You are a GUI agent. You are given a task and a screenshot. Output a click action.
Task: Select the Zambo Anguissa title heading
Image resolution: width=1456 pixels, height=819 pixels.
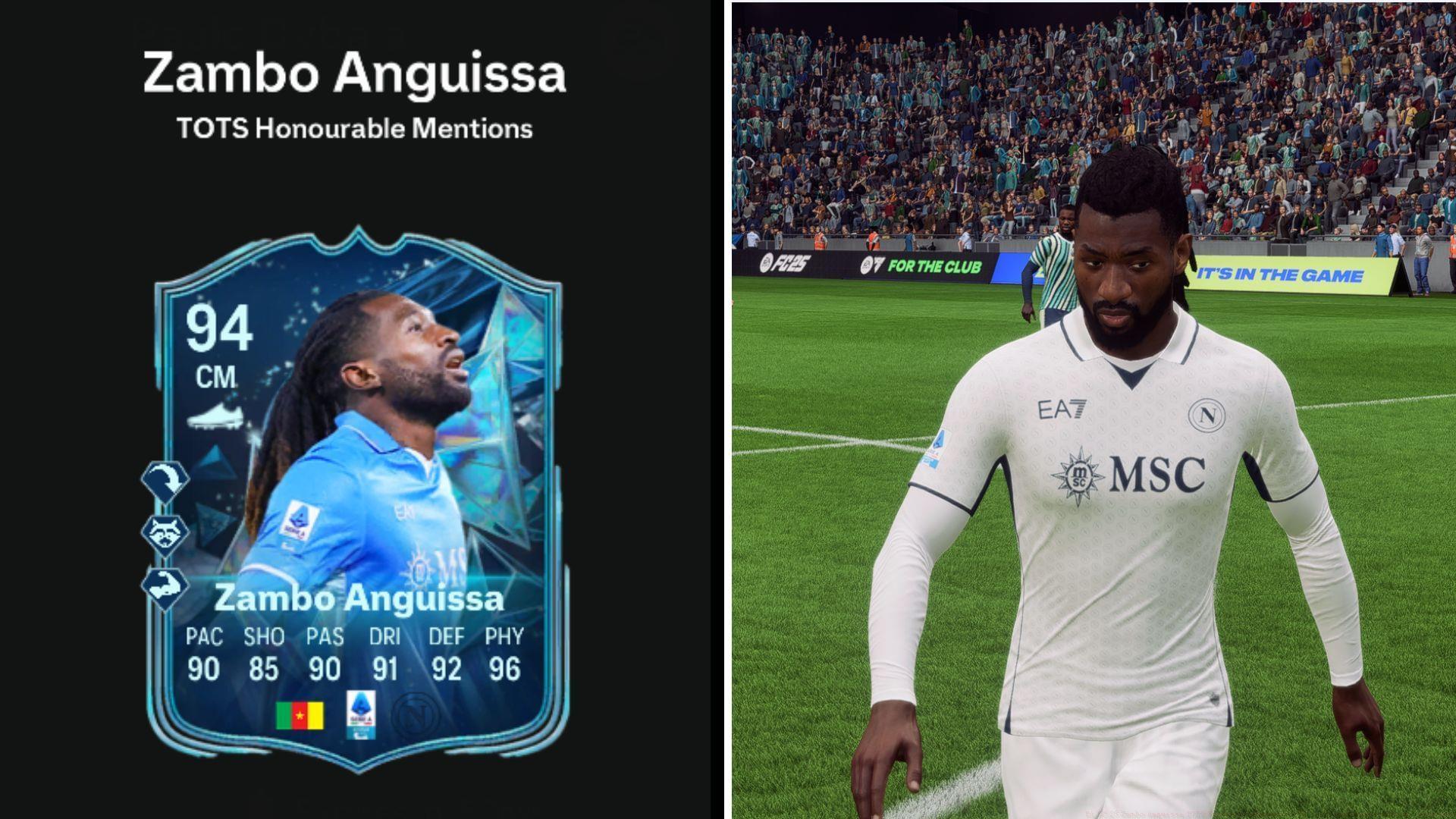point(353,72)
